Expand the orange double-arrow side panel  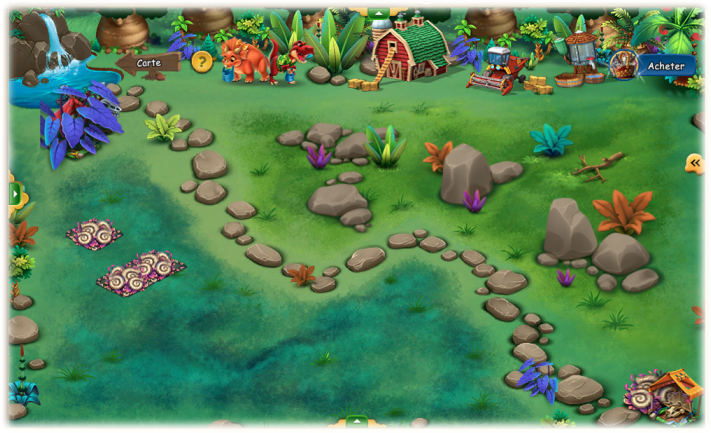coord(695,163)
